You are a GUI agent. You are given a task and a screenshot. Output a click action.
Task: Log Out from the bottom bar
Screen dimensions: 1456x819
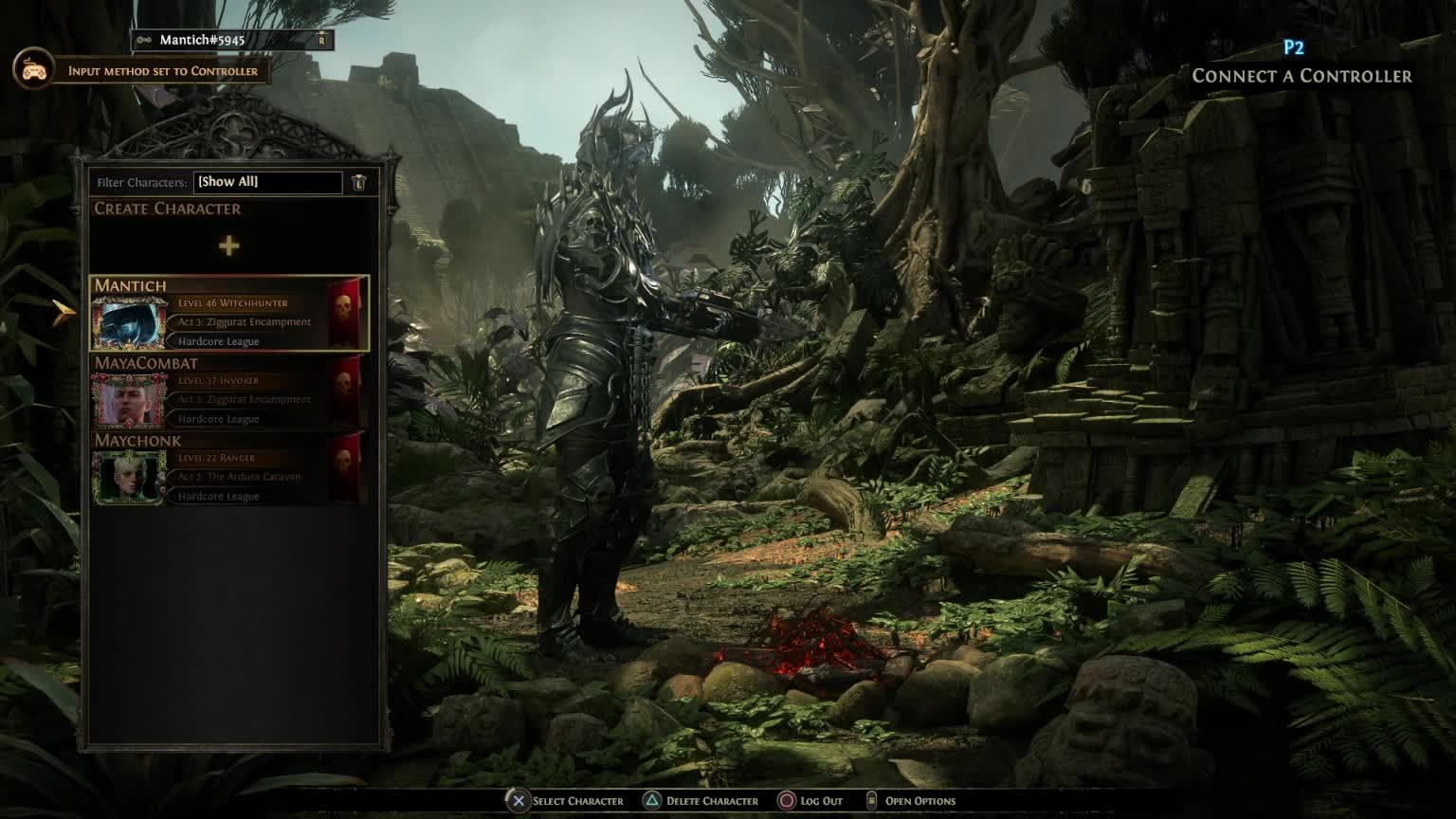click(811, 801)
